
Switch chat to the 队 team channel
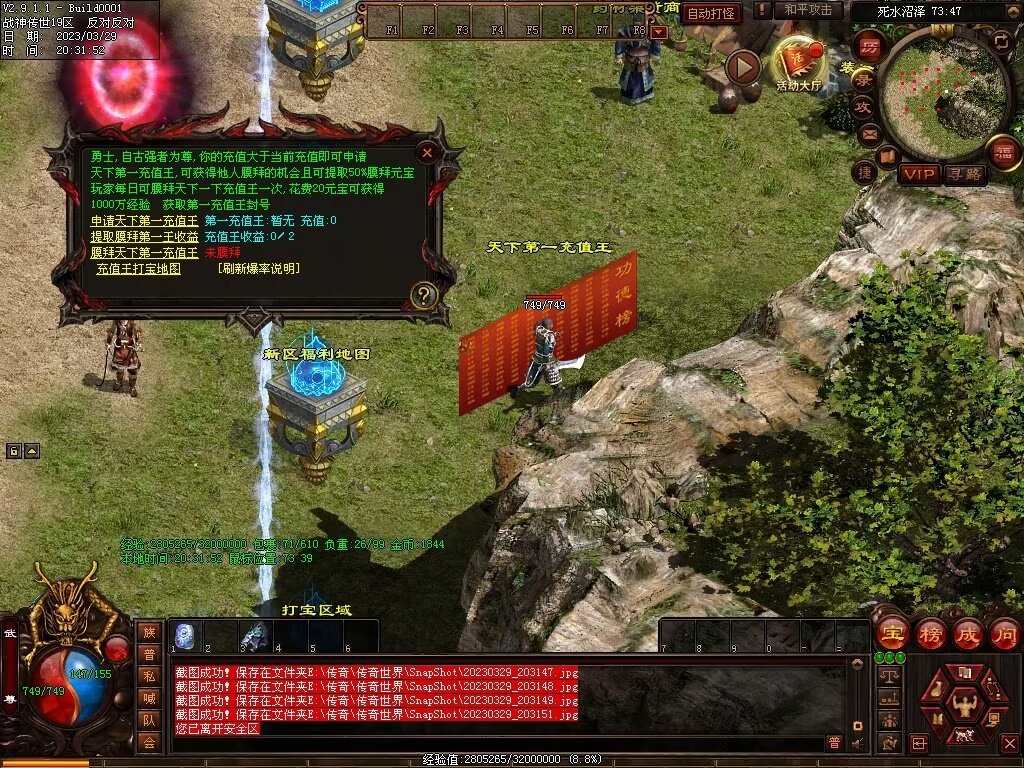pos(148,719)
